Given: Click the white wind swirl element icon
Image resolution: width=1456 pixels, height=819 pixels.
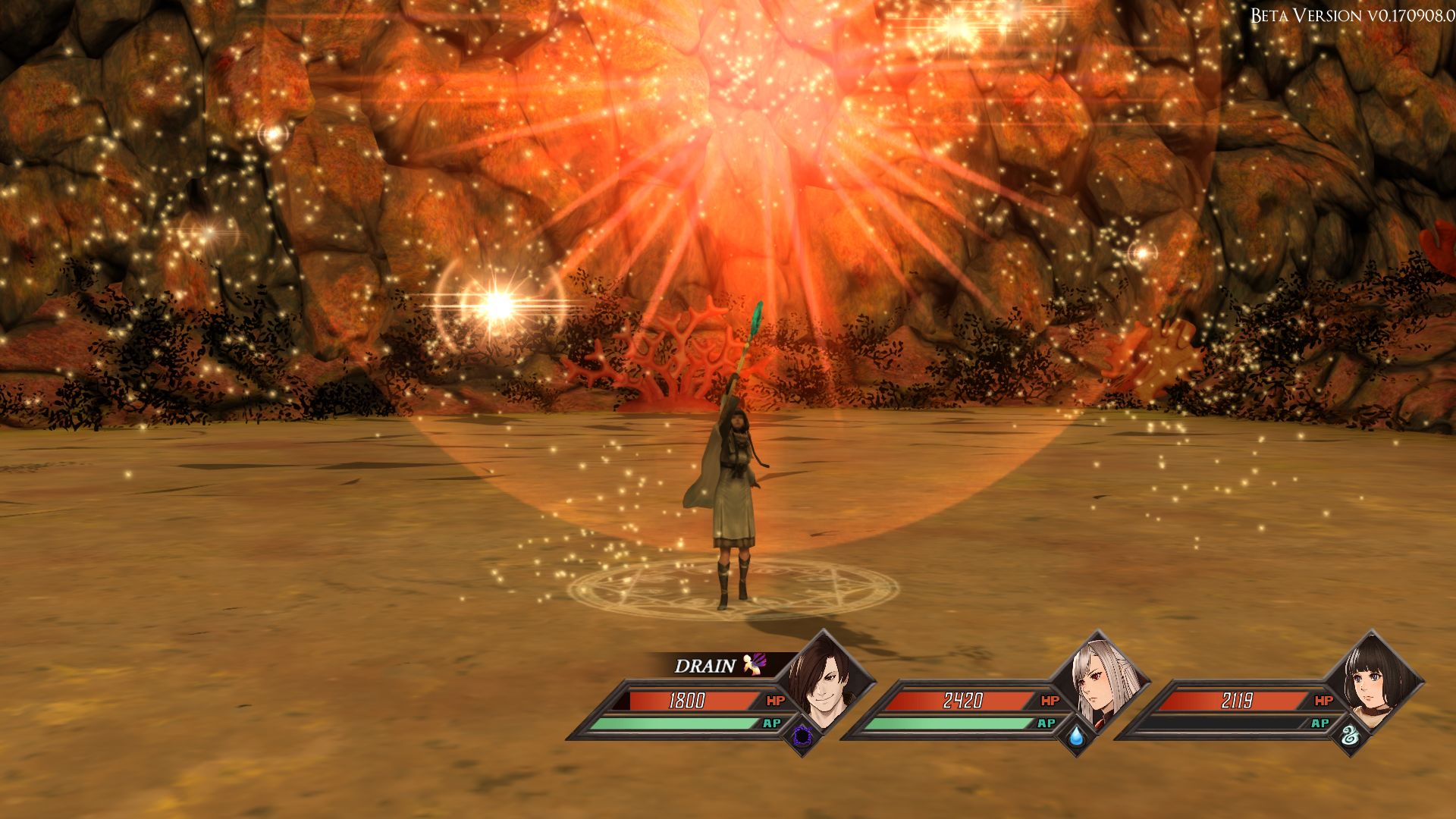Looking at the screenshot, I should [1350, 736].
